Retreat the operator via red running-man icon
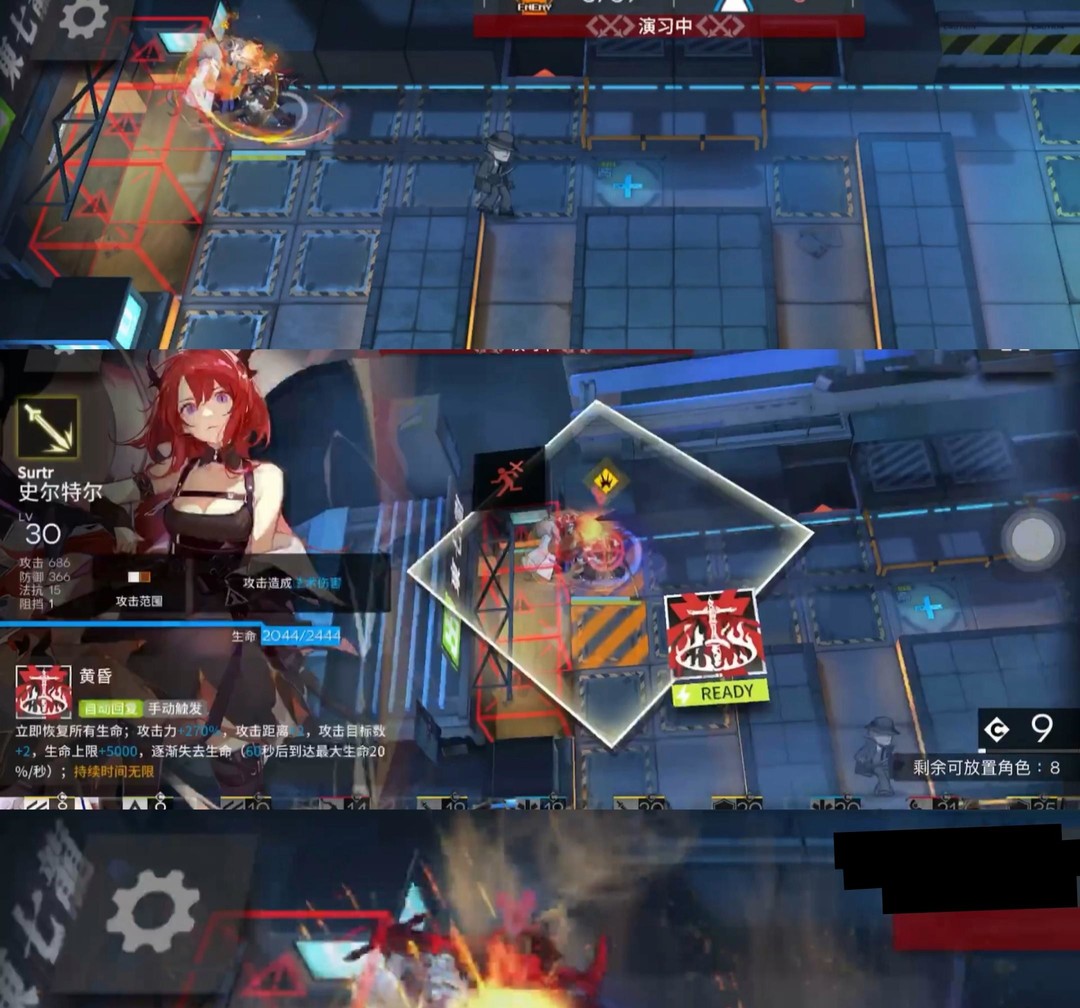This screenshot has width=1080, height=1008. pos(509,478)
